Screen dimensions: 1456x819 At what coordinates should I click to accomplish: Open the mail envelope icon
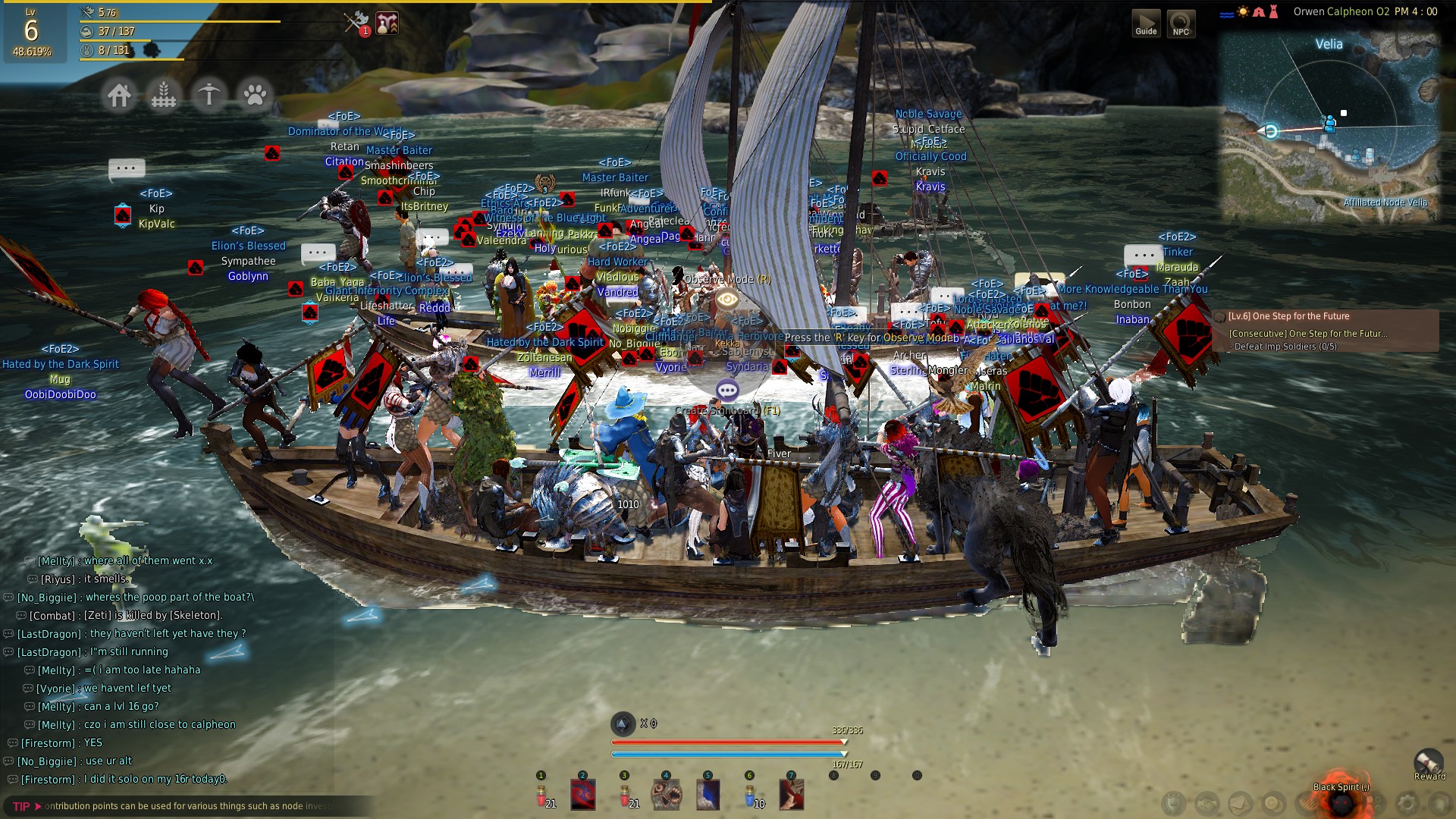tap(1241, 802)
